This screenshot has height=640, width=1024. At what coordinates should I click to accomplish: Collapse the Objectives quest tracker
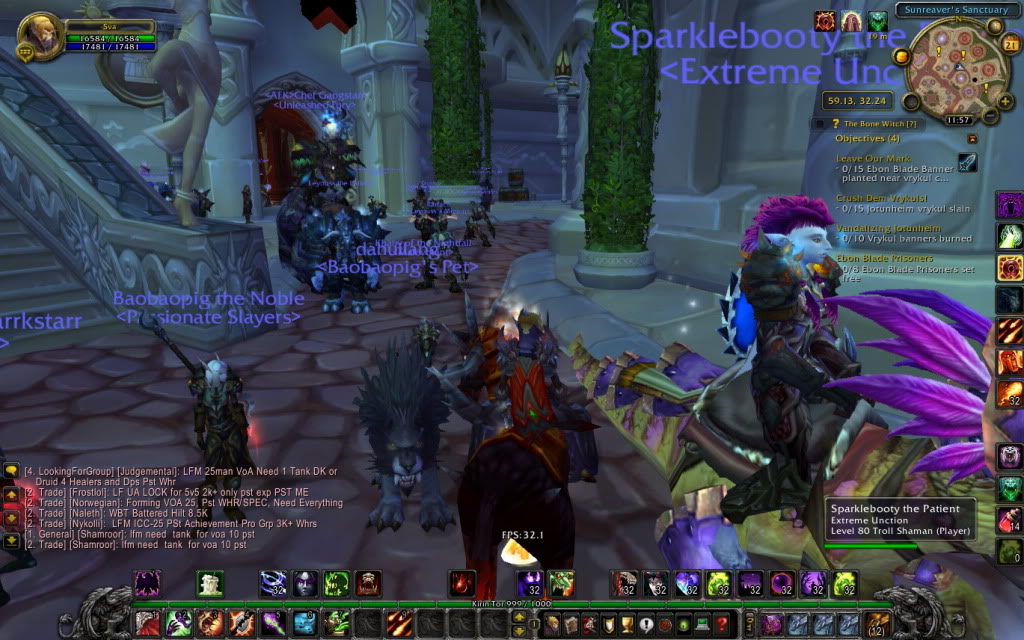click(x=971, y=138)
